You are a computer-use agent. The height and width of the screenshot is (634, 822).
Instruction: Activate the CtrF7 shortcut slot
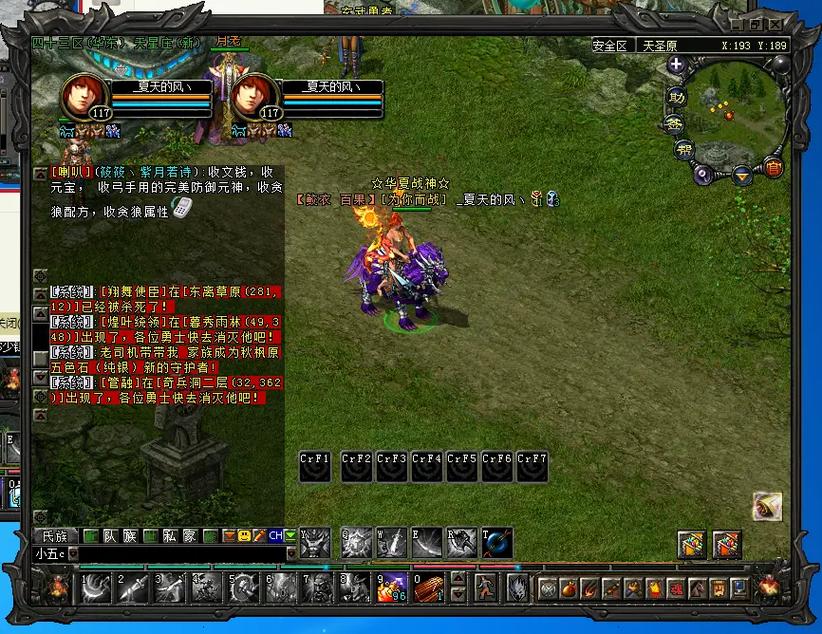pyautogui.click(x=532, y=466)
